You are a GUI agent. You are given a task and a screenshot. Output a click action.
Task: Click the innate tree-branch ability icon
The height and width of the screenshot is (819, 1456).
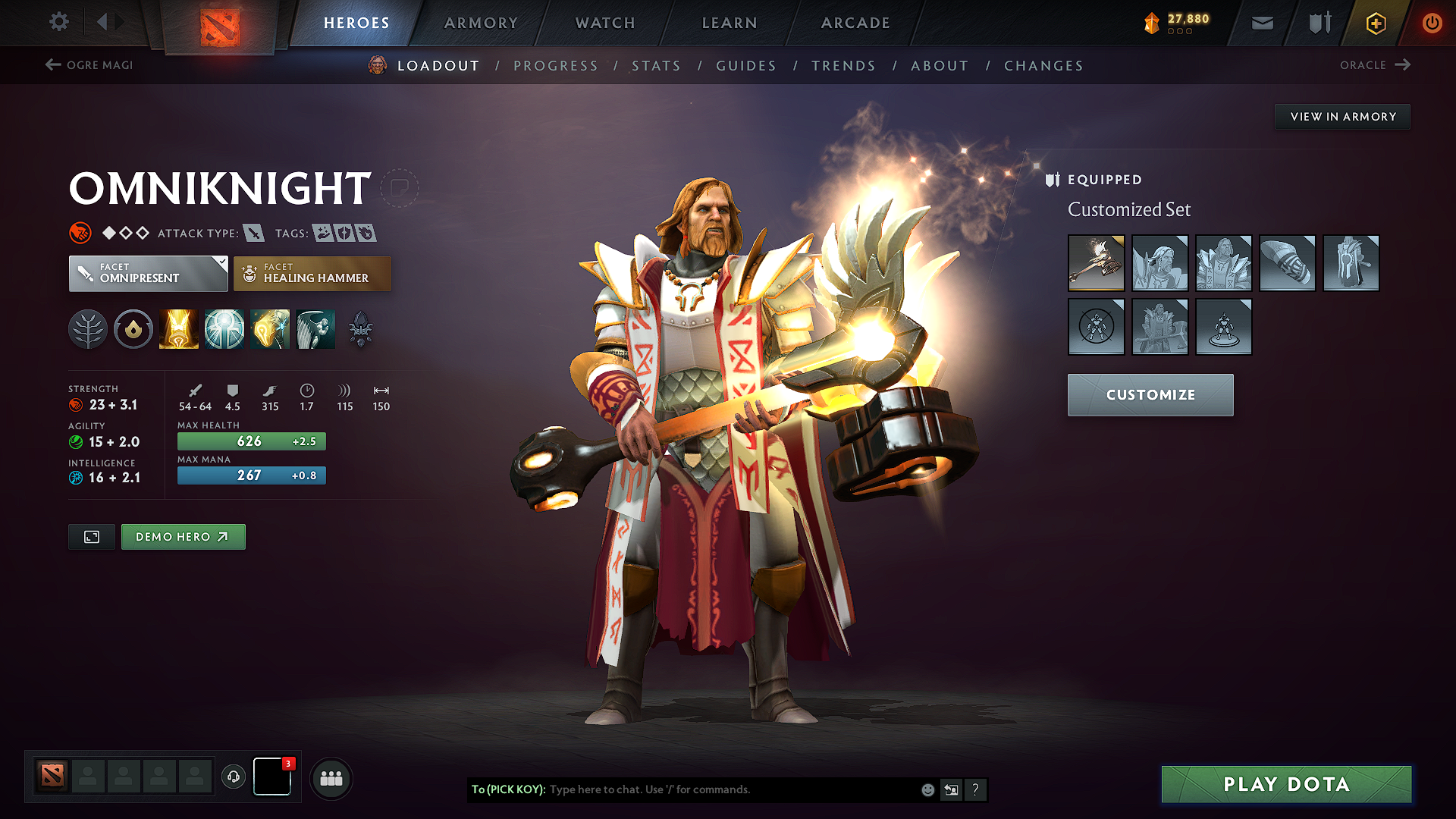click(x=87, y=328)
